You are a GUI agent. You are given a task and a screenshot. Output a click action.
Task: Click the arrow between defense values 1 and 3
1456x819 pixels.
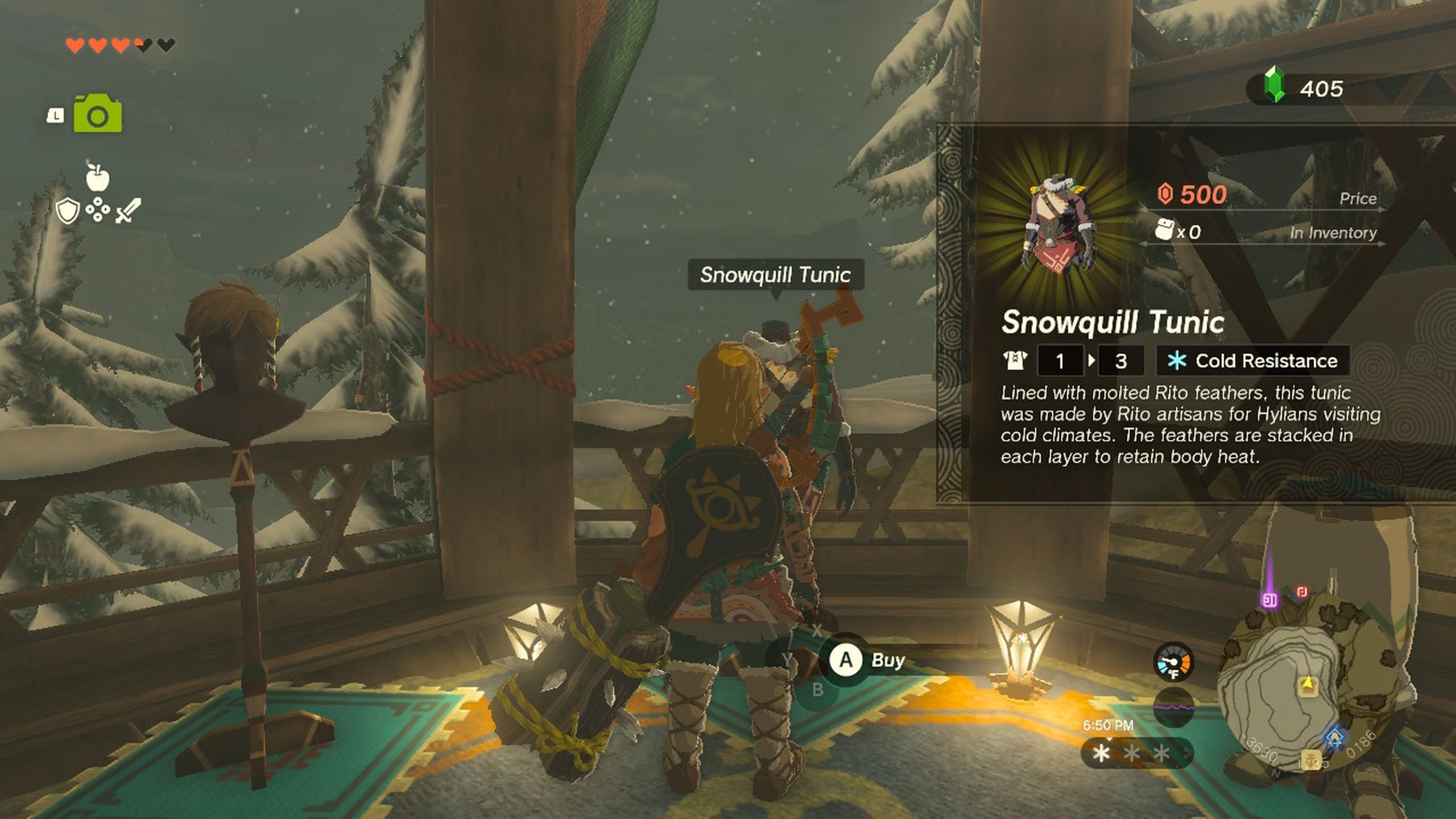click(x=1091, y=361)
